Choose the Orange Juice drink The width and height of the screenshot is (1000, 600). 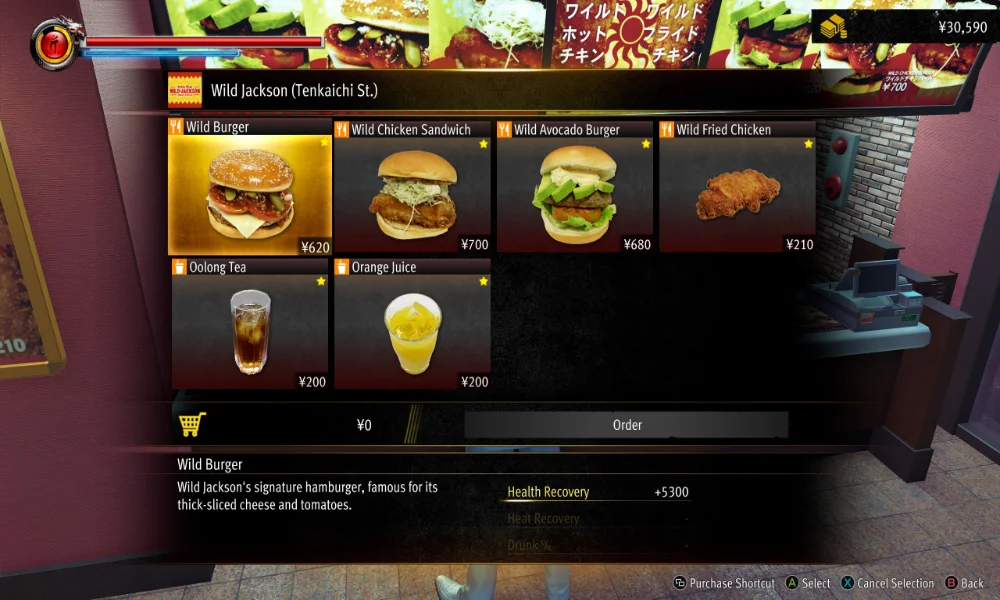tap(412, 327)
